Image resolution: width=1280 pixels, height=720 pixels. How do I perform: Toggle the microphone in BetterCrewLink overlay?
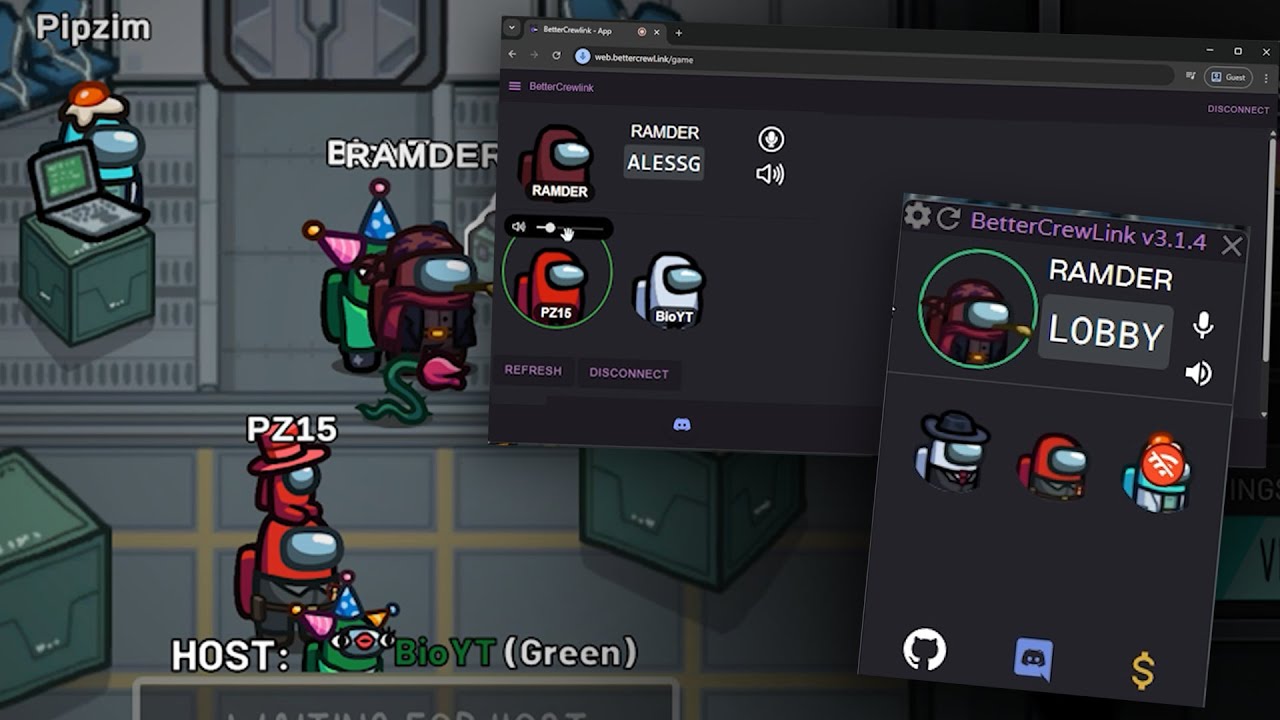(x=1203, y=325)
